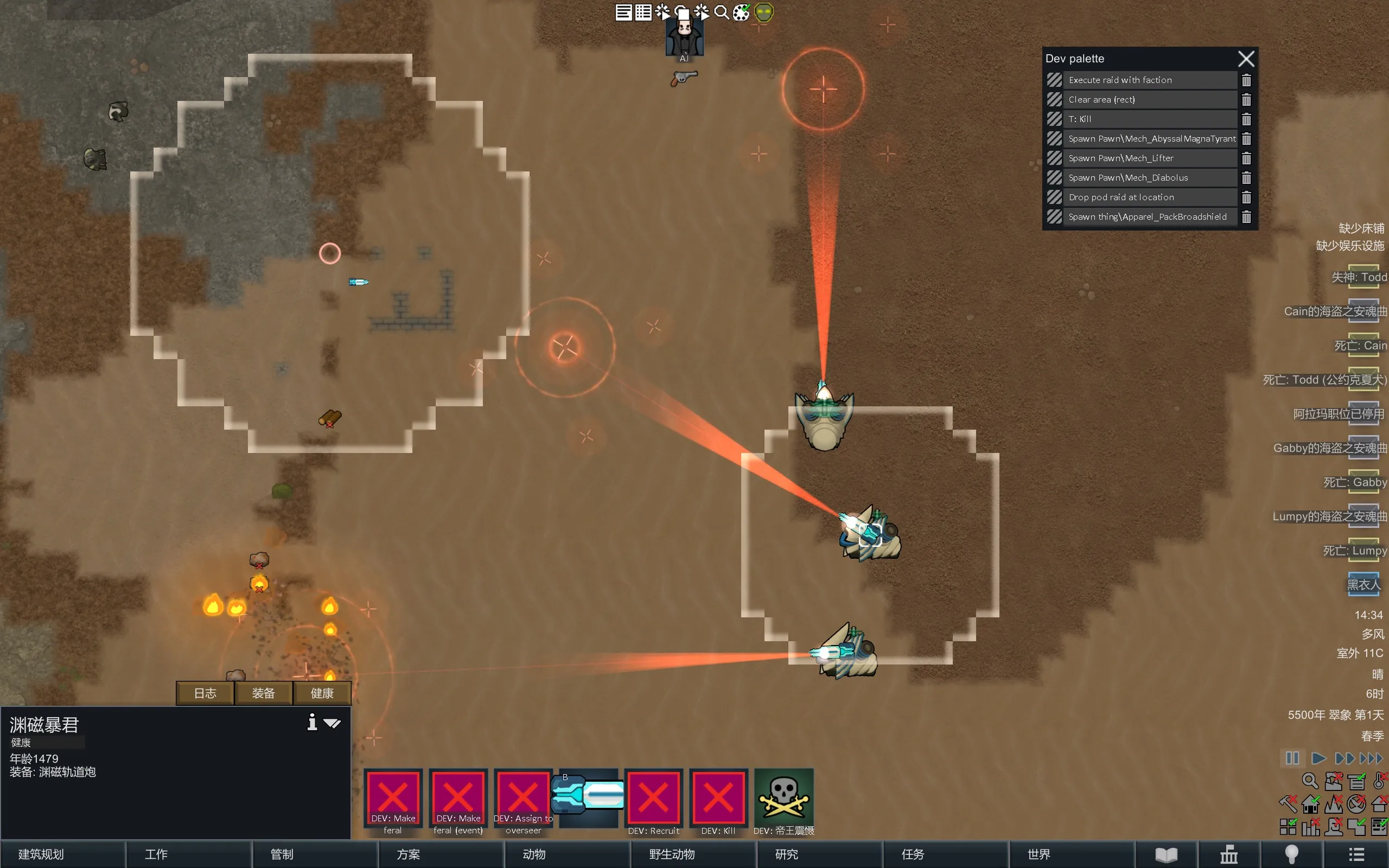Open the 日志 log tab
Image resolution: width=1389 pixels, height=868 pixels.
pos(205,693)
